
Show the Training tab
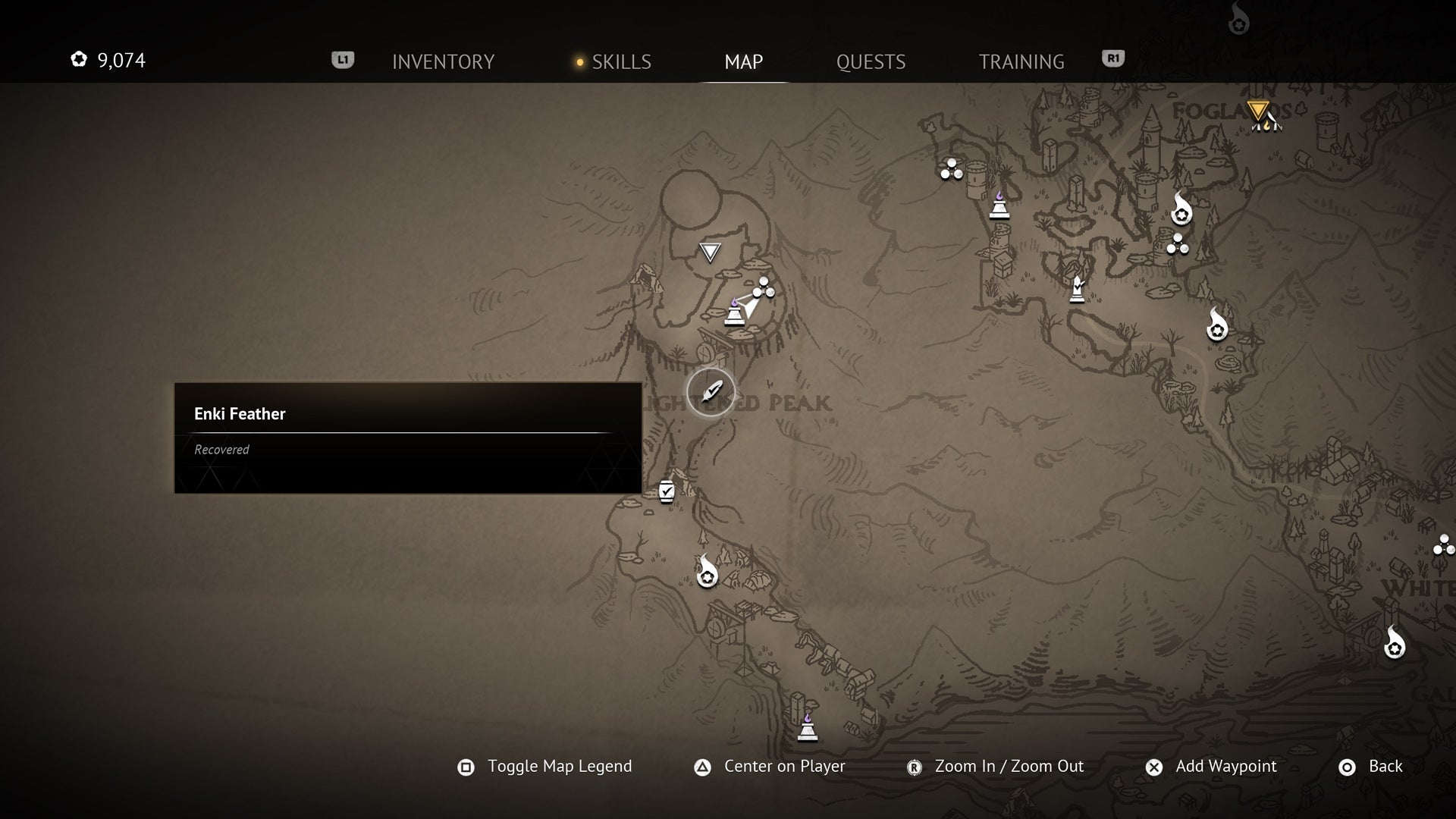1021,61
